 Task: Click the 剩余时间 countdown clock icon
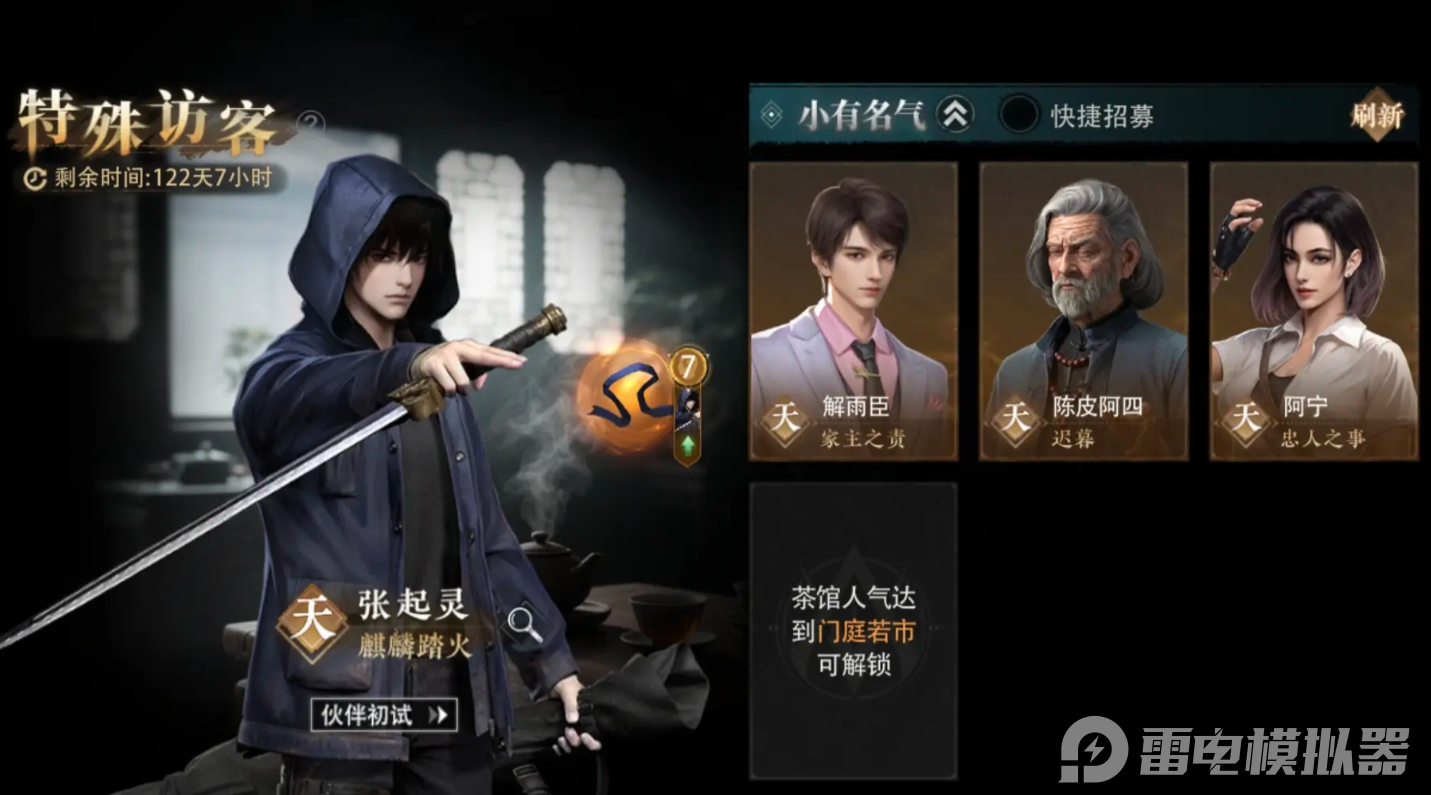tap(33, 177)
